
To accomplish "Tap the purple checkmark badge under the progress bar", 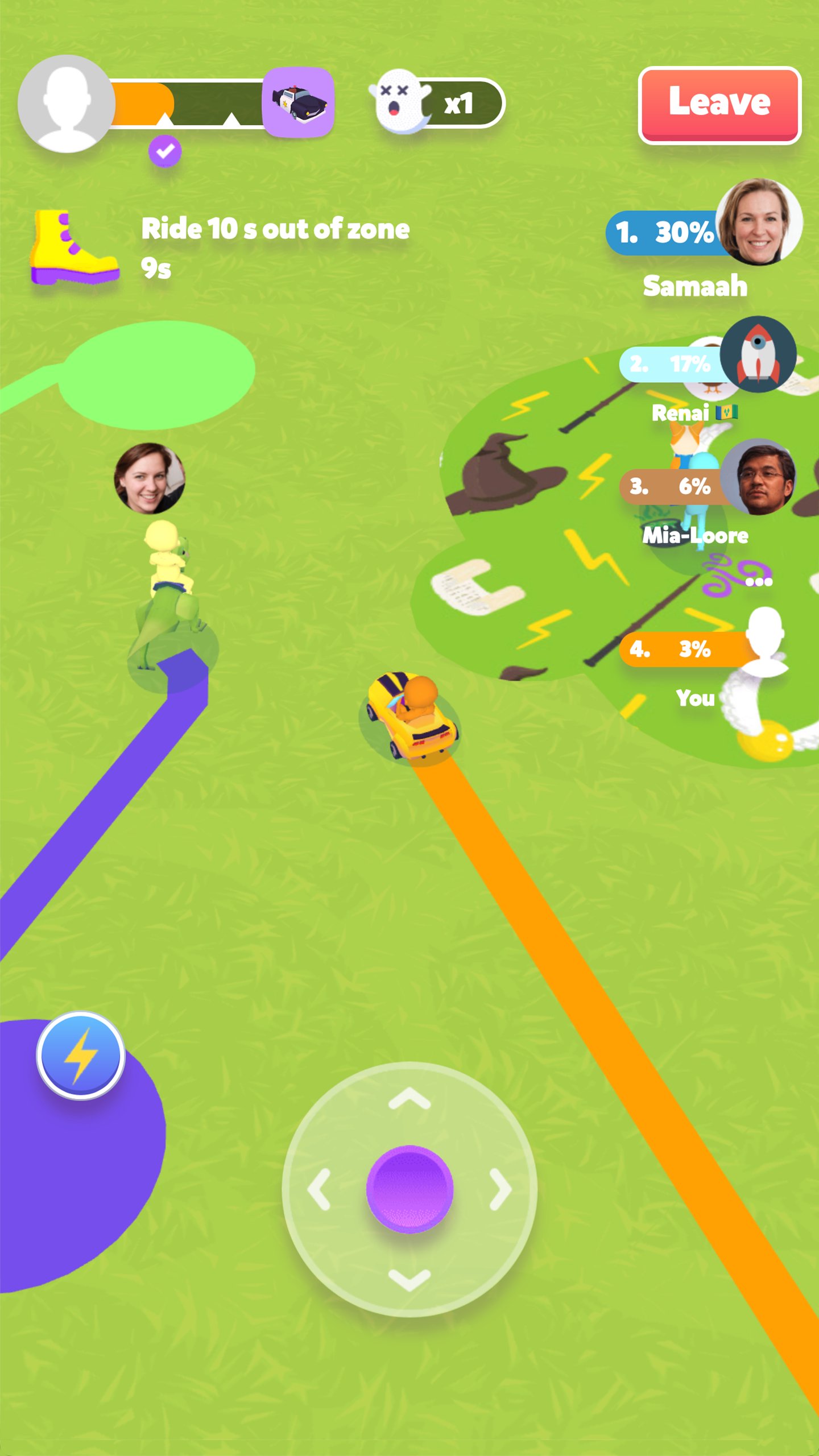I will (x=165, y=151).
